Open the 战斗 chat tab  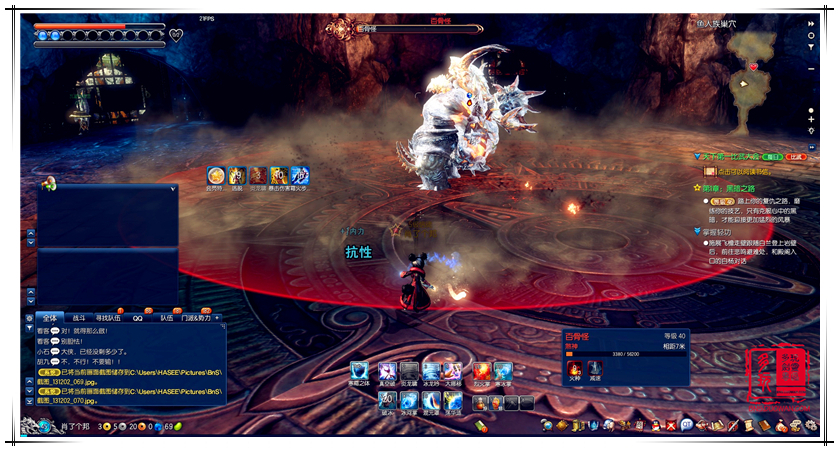[x=79, y=318]
